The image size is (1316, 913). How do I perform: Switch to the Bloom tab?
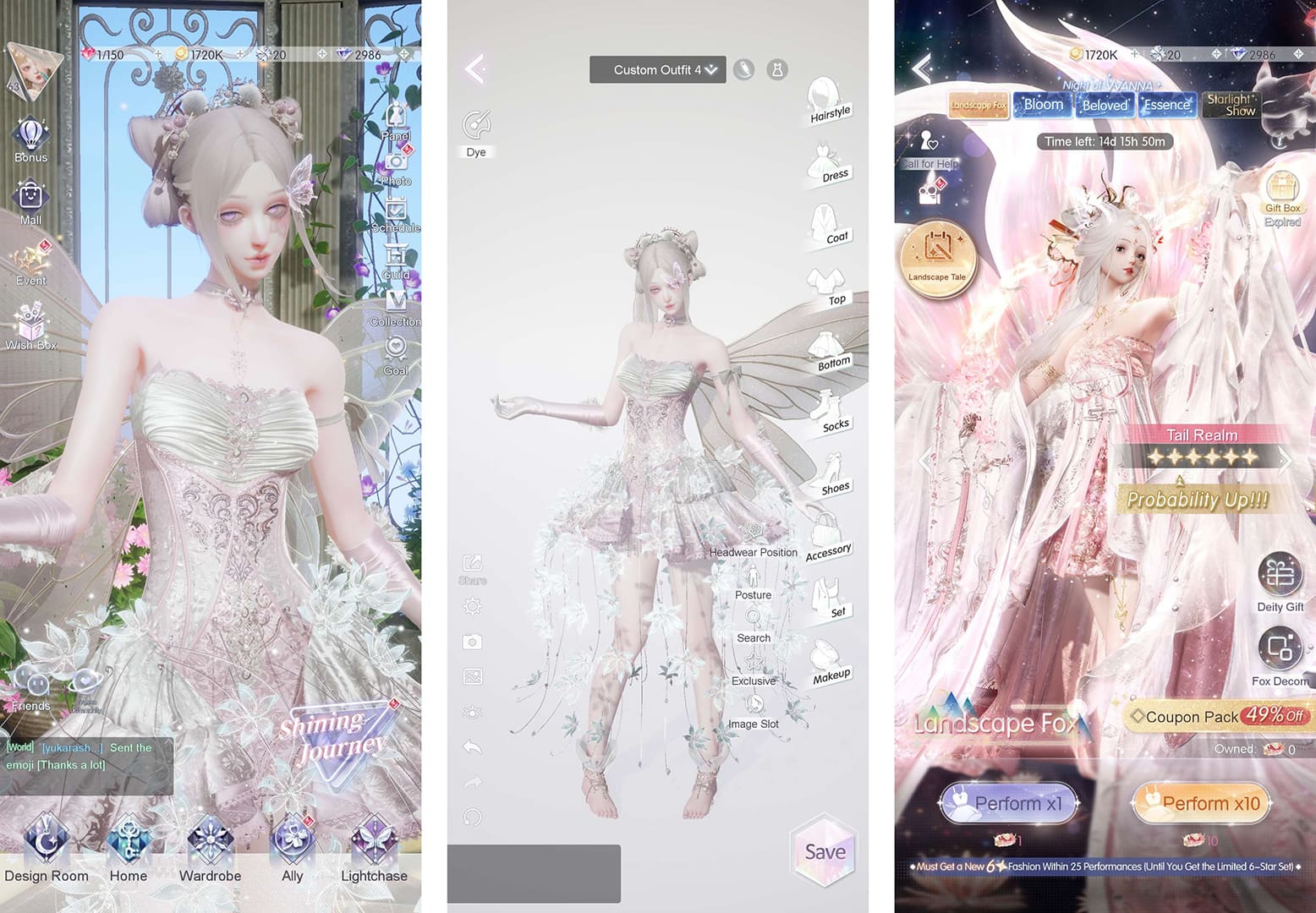click(x=1042, y=104)
